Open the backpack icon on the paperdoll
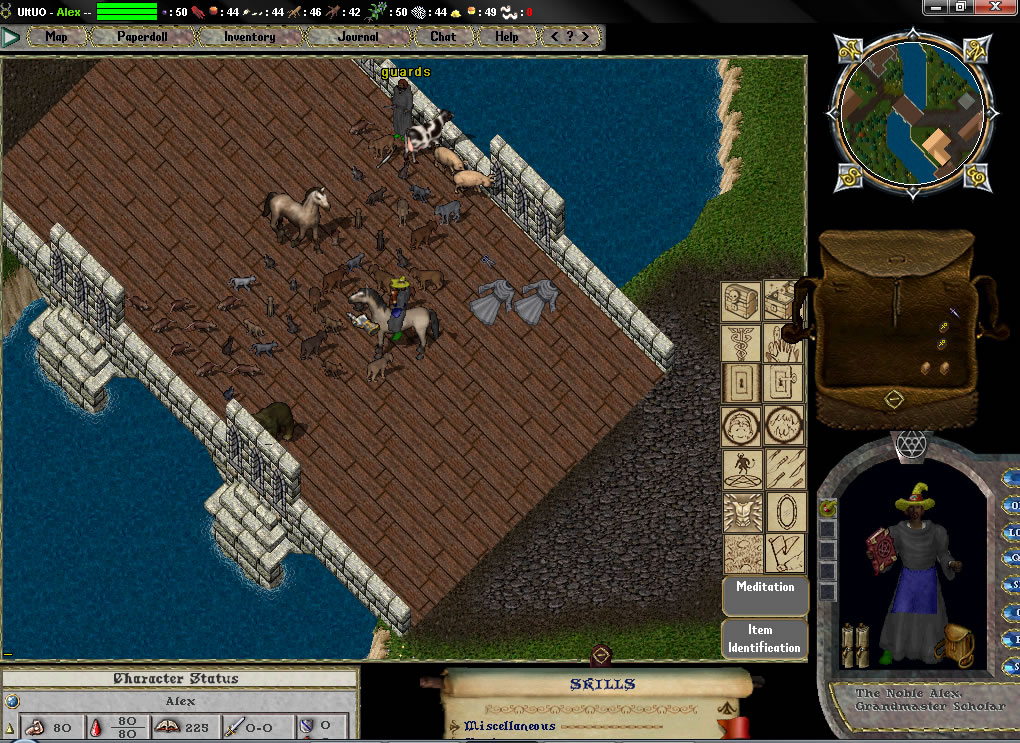The width and height of the screenshot is (1020, 743). pyautogui.click(x=959, y=644)
